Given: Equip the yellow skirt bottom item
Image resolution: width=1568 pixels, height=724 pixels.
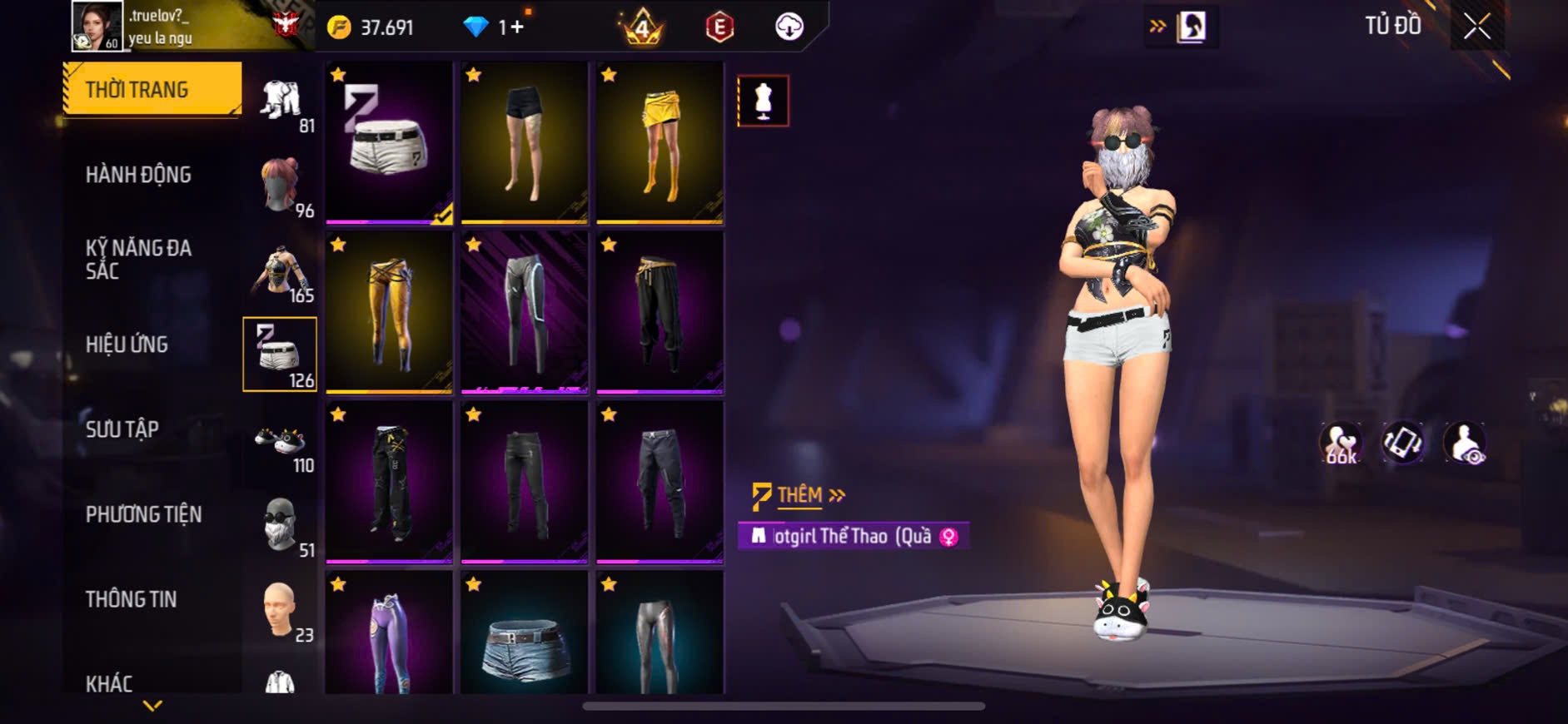Looking at the screenshot, I should point(660,143).
